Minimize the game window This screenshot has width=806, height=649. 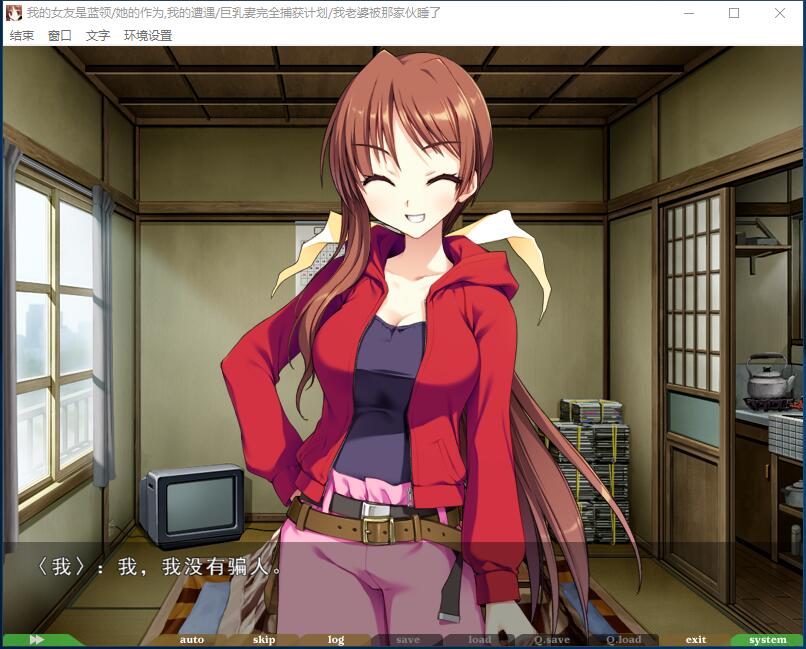688,13
